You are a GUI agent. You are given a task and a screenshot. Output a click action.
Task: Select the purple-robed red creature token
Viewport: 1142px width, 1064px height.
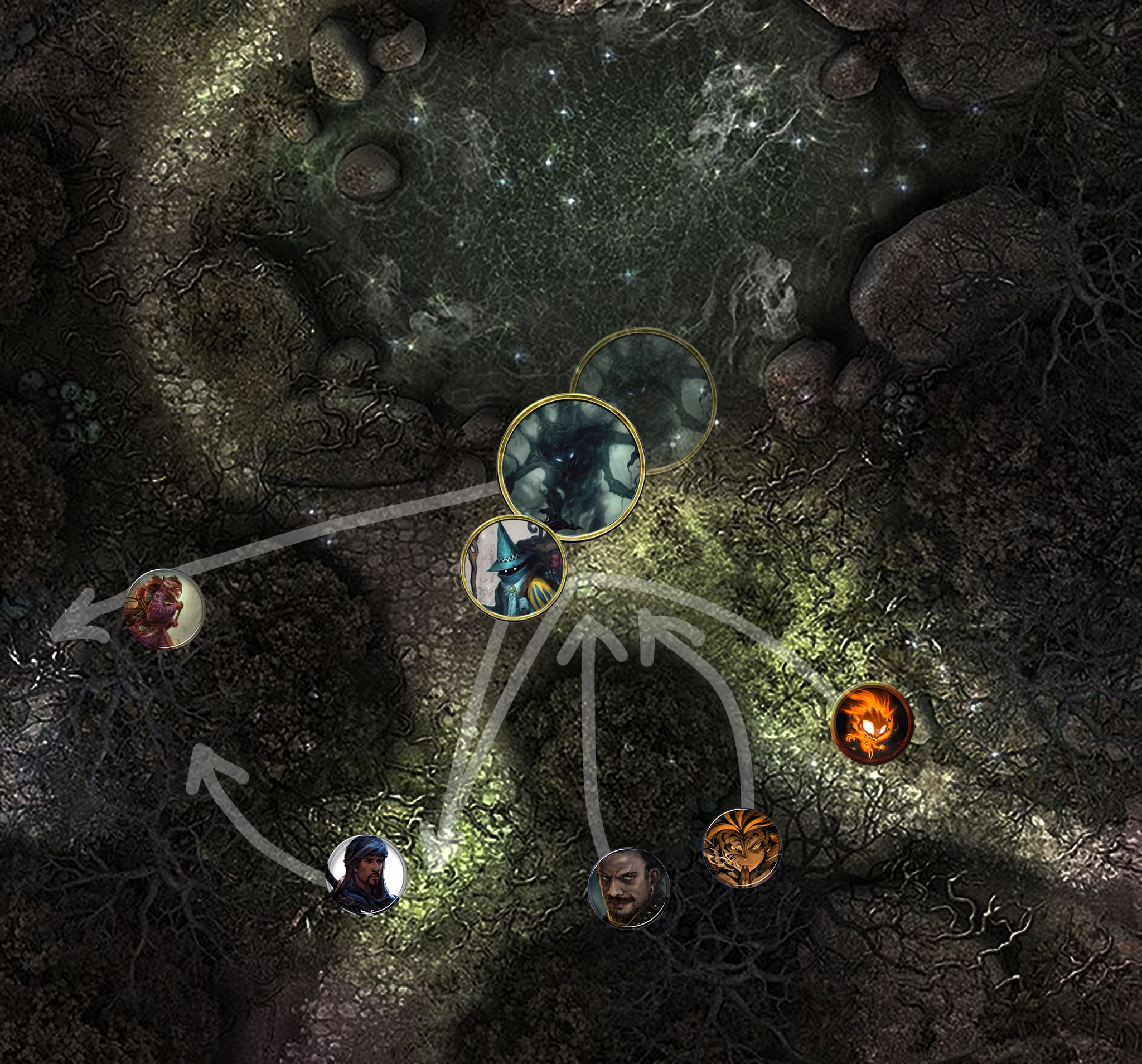tap(164, 609)
